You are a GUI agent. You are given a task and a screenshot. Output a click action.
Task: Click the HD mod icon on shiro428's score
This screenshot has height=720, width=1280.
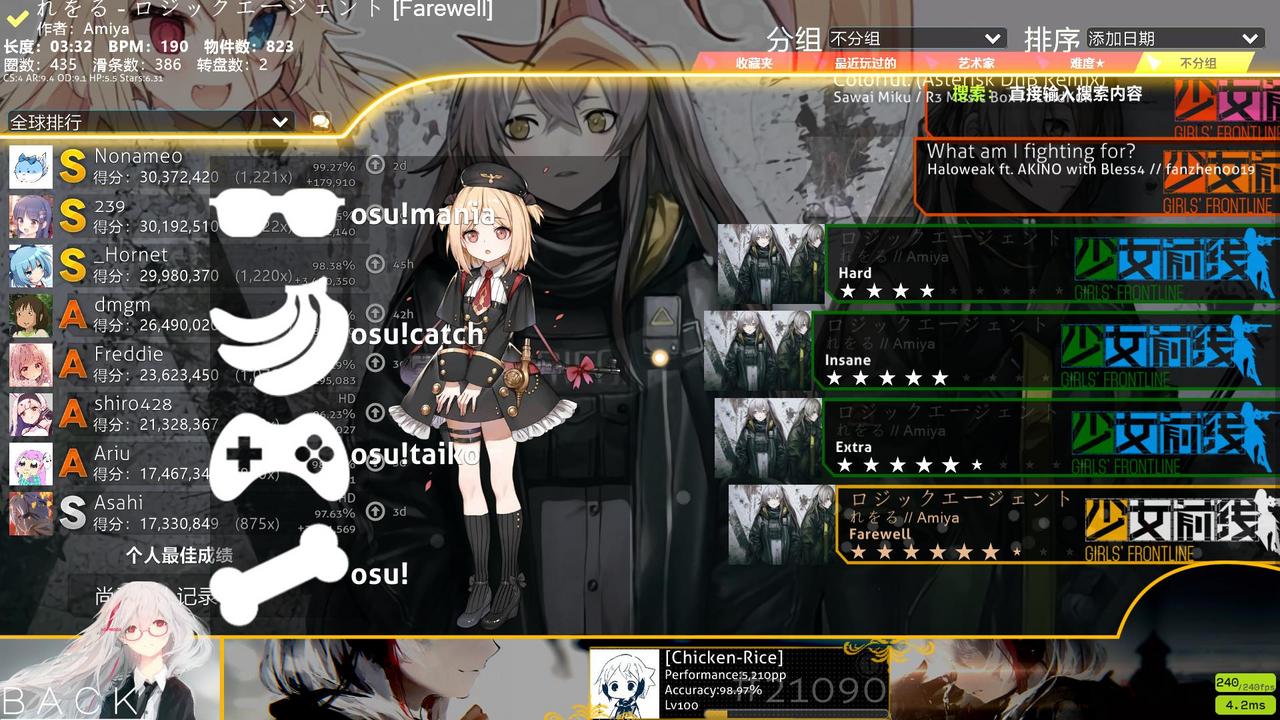point(345,398)
